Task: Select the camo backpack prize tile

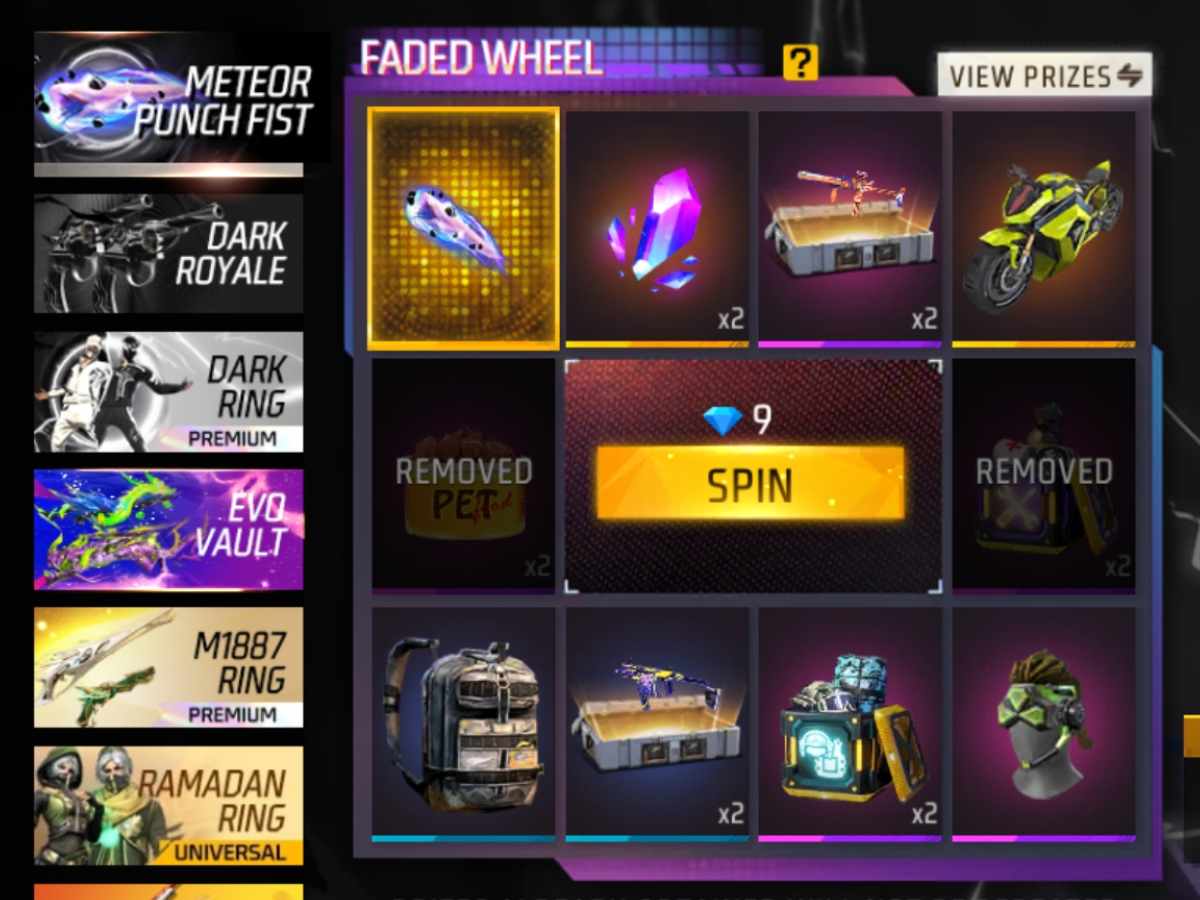Action: pyautogui.click(x=463, y=722)
